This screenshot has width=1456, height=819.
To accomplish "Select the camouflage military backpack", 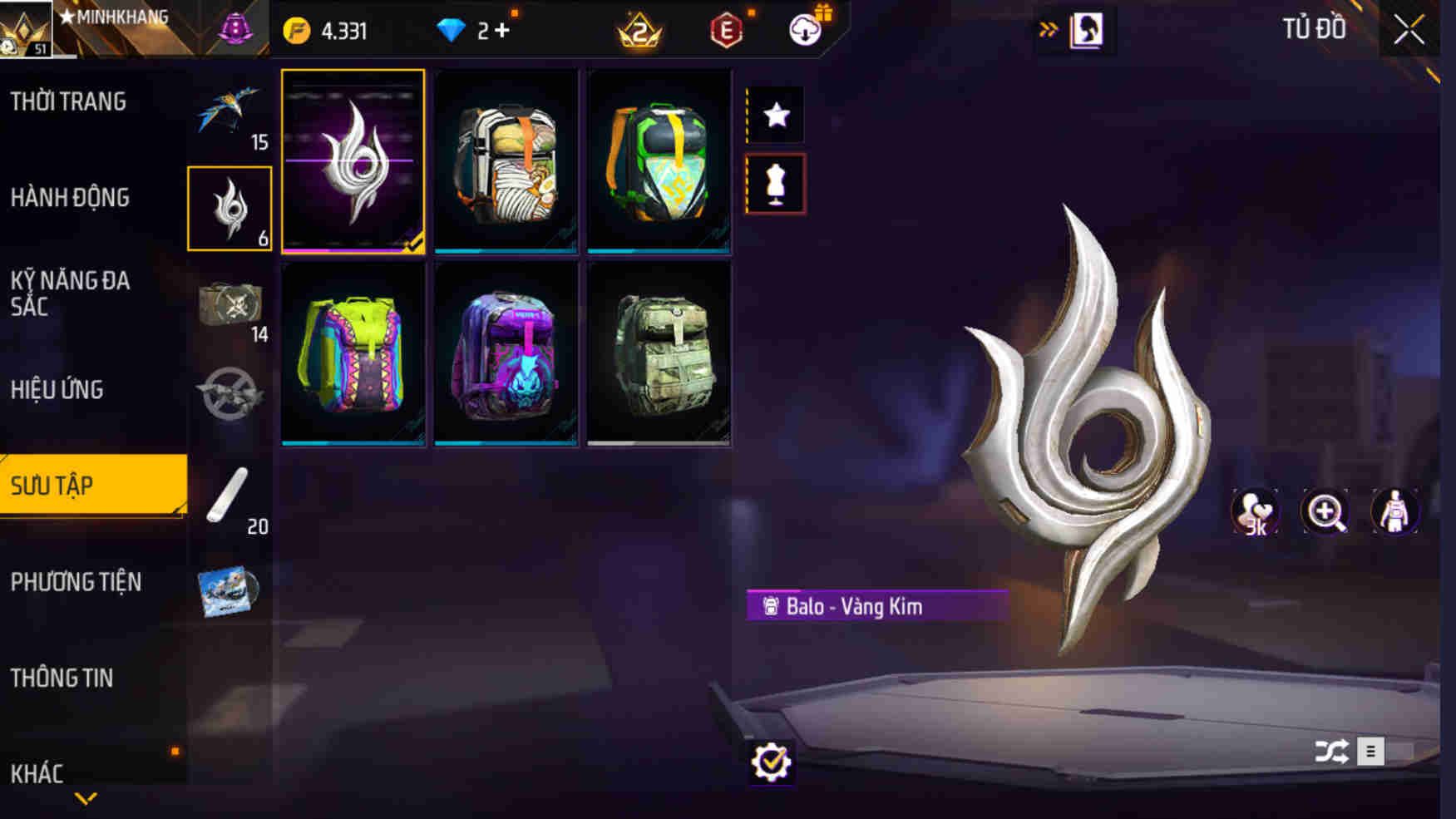I will click(659, 354).
